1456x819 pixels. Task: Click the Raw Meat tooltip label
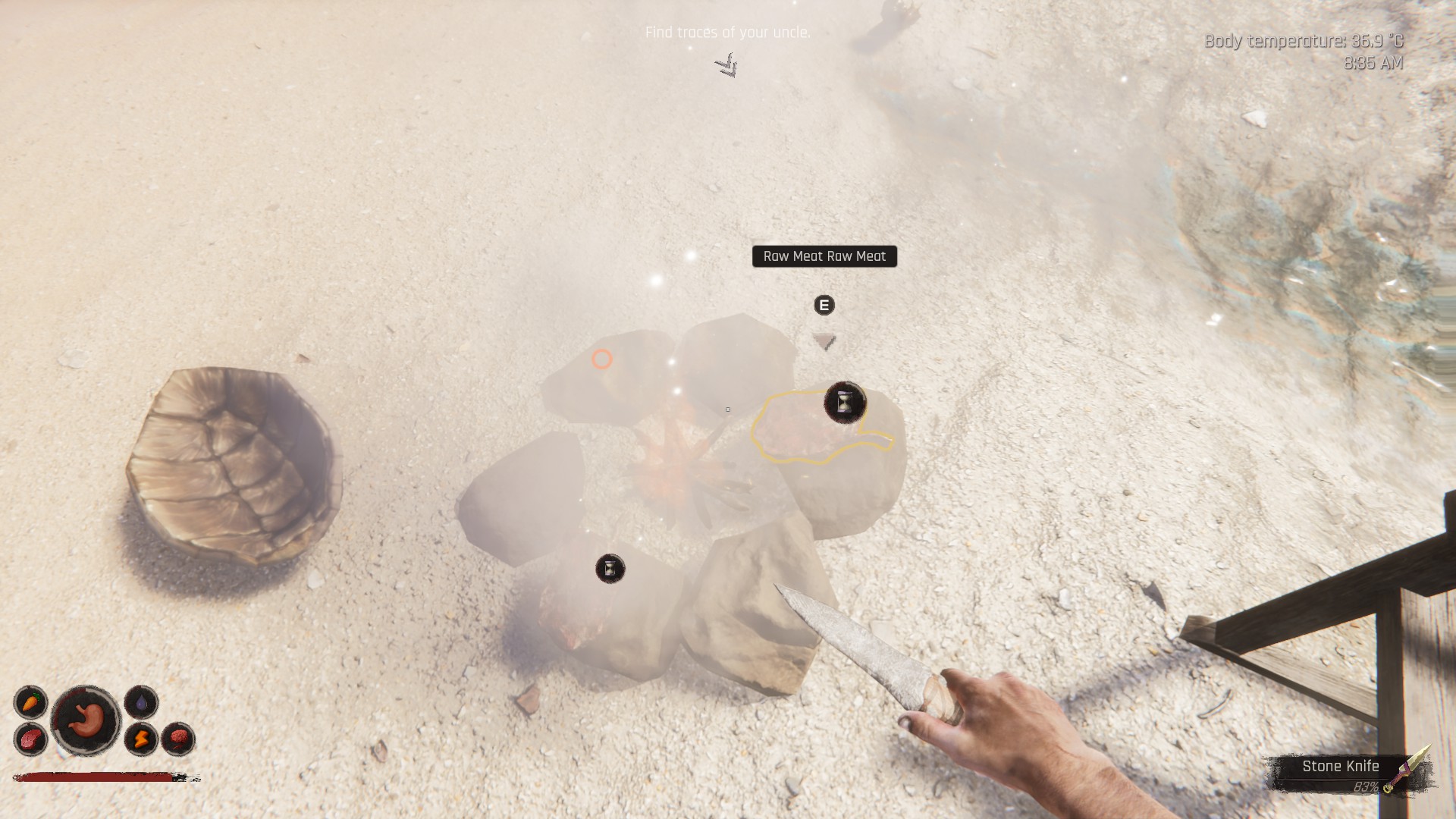point(824,256)
